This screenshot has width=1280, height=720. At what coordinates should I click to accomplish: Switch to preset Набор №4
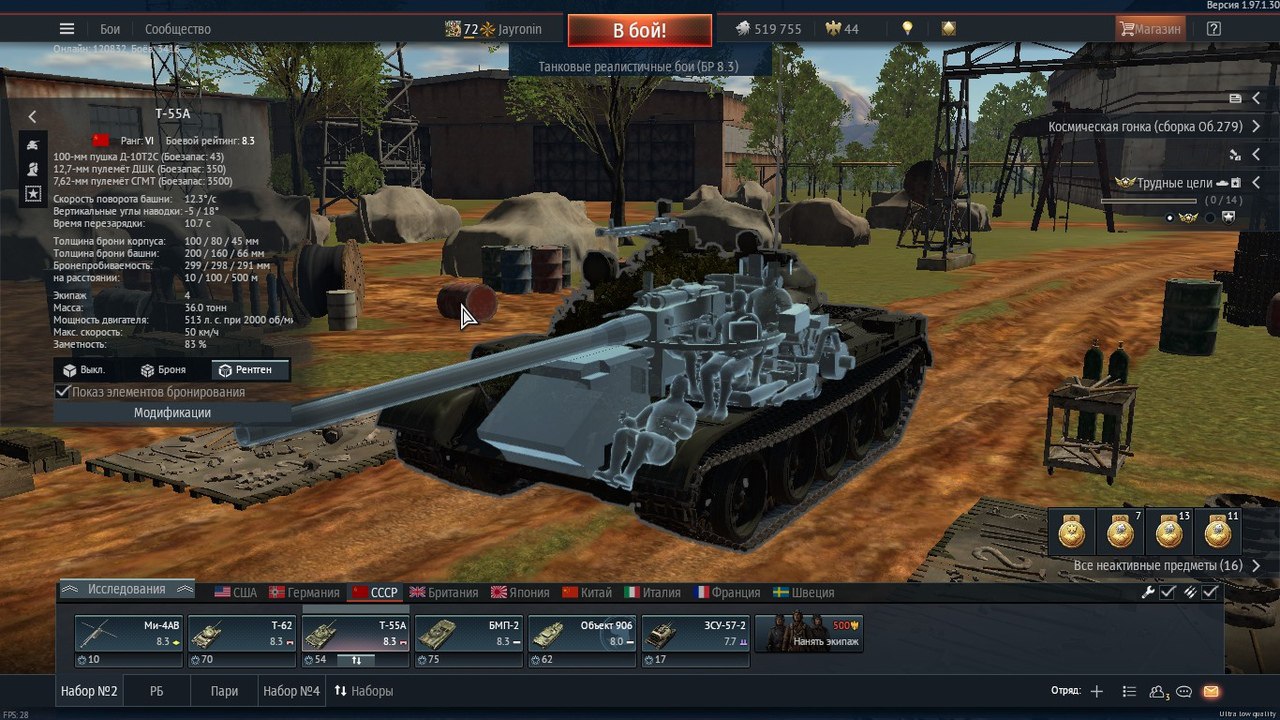point(291,691)
